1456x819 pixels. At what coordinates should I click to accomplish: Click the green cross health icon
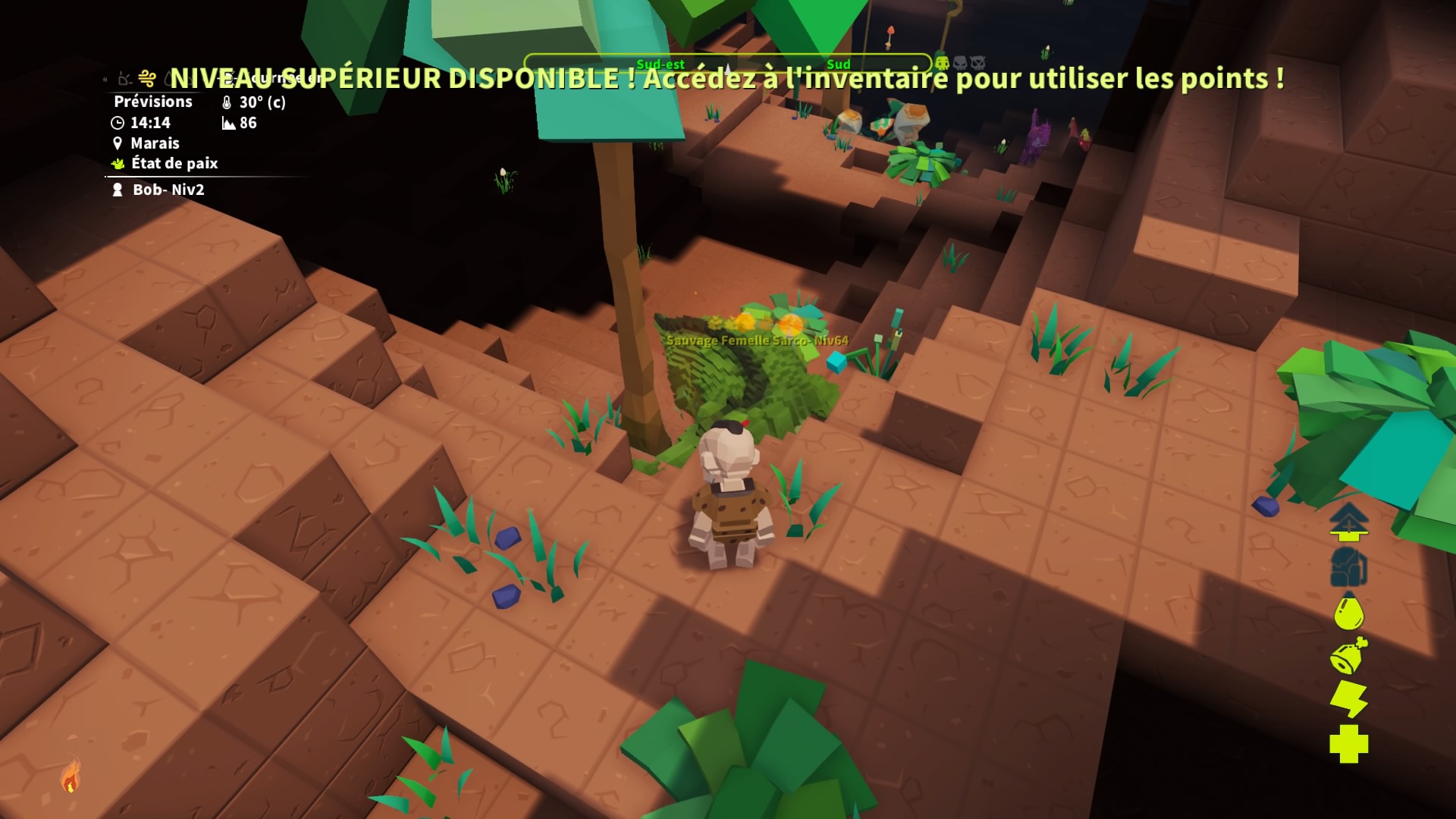tap(1348, 744)
